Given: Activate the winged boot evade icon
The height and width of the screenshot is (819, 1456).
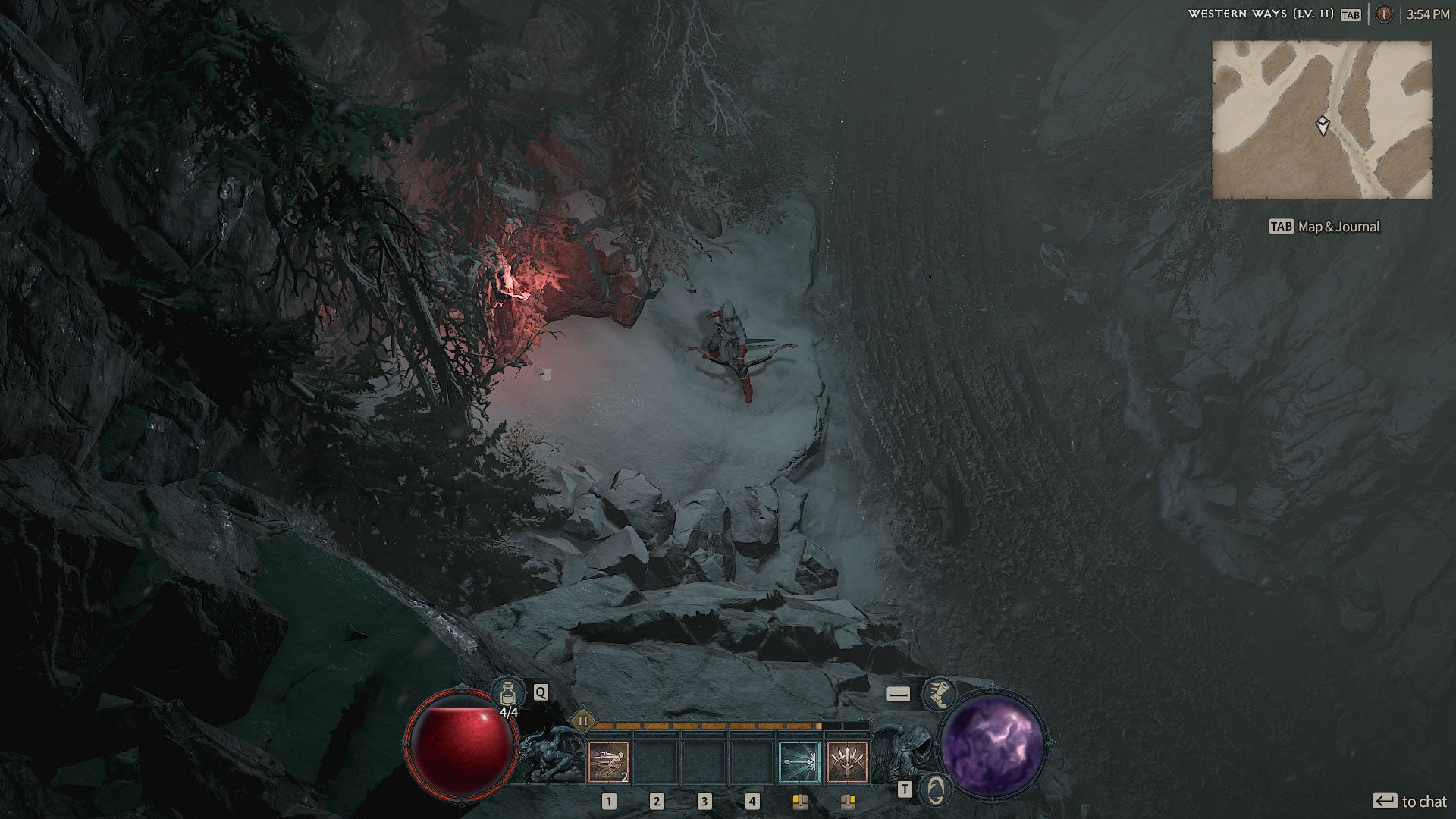Looking at the screenshot, I should click(x=938, y=693).
